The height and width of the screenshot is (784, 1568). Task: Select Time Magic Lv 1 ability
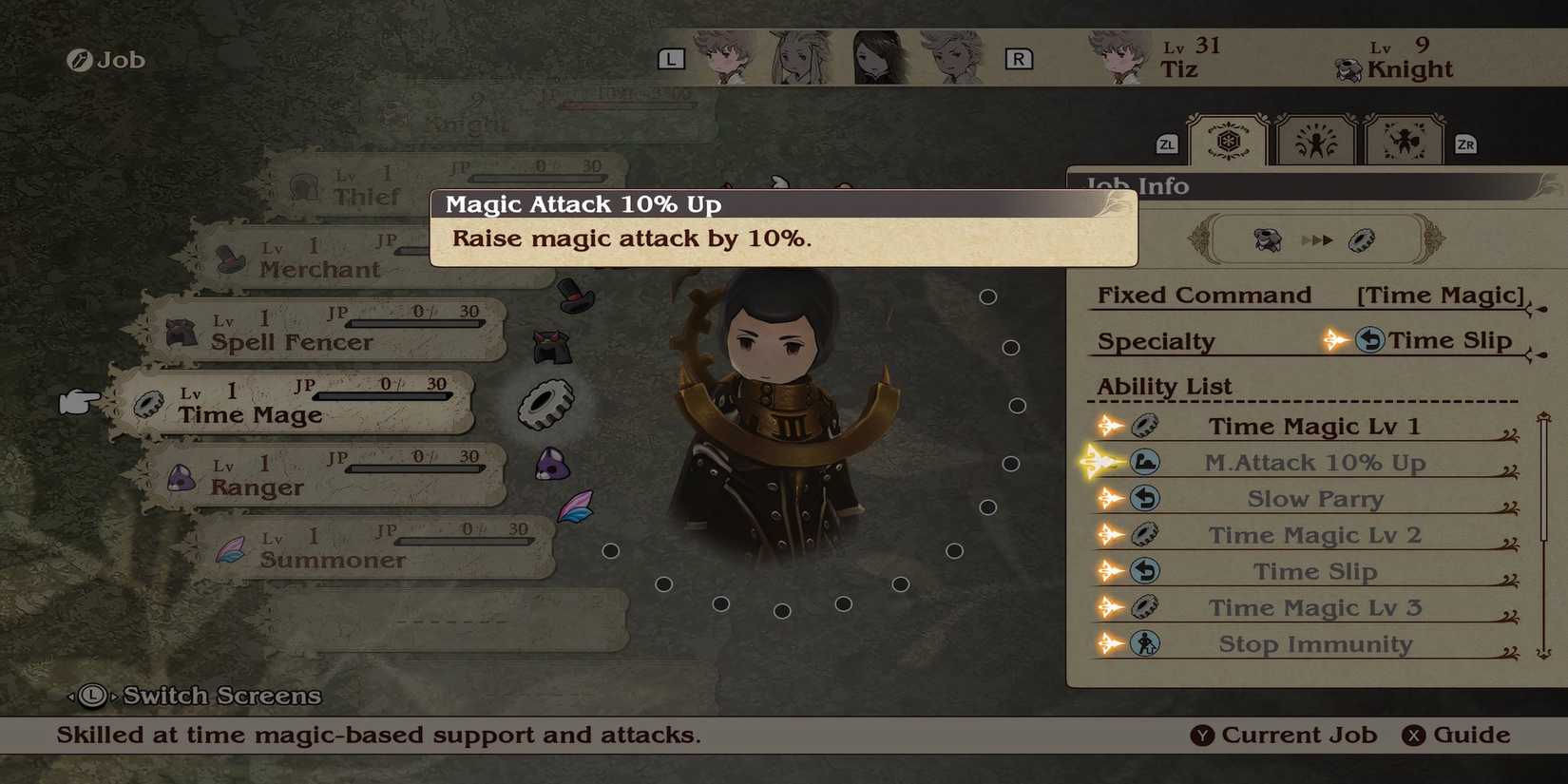[1313, 427]
